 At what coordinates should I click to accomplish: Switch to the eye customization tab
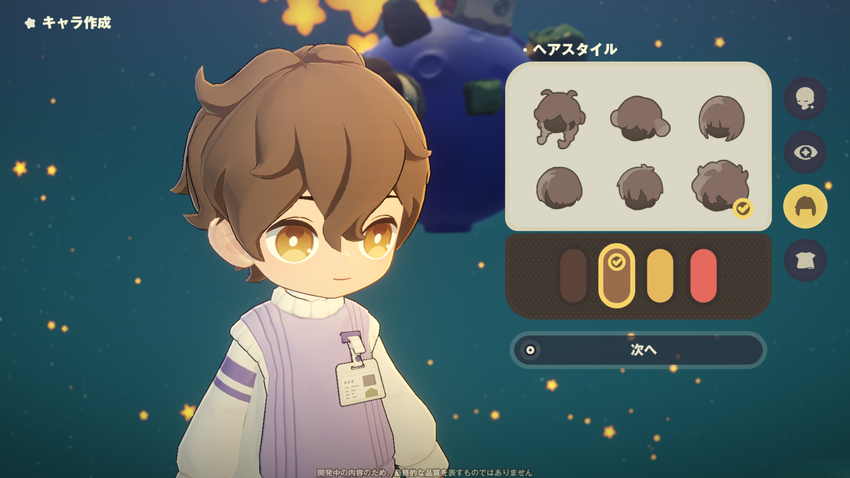(805, 152)
